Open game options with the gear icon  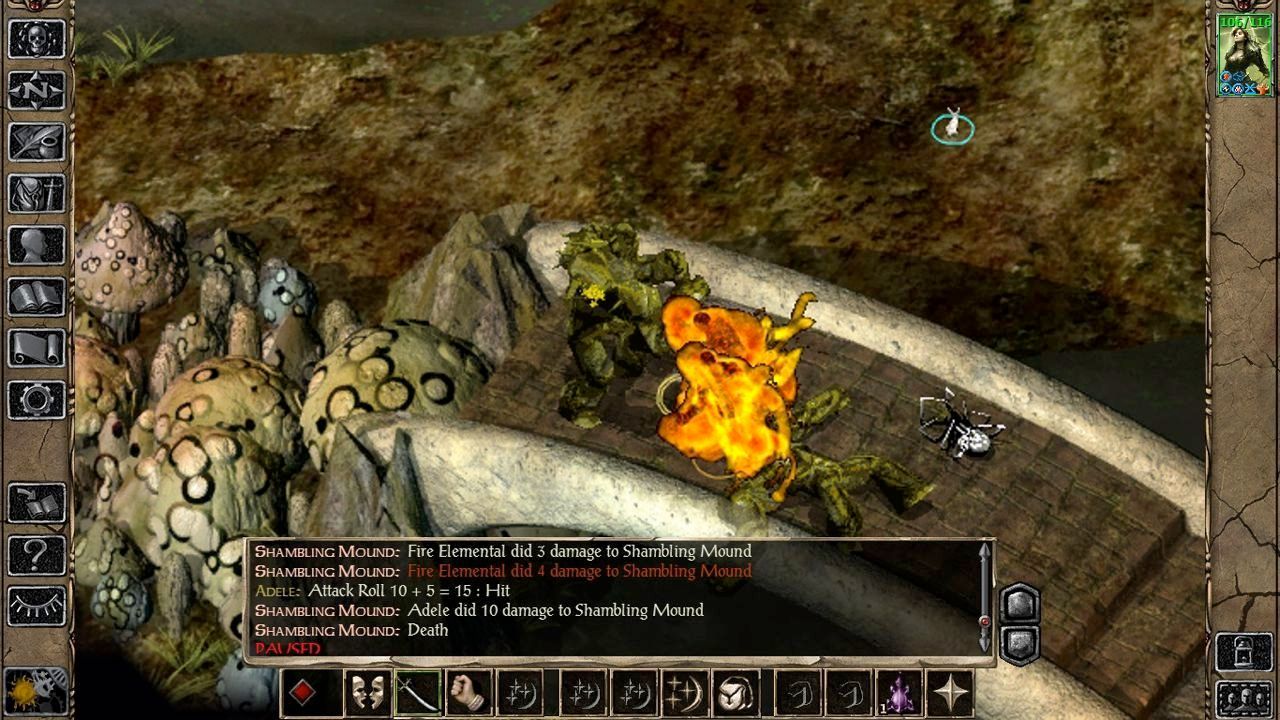click(37, 400)
